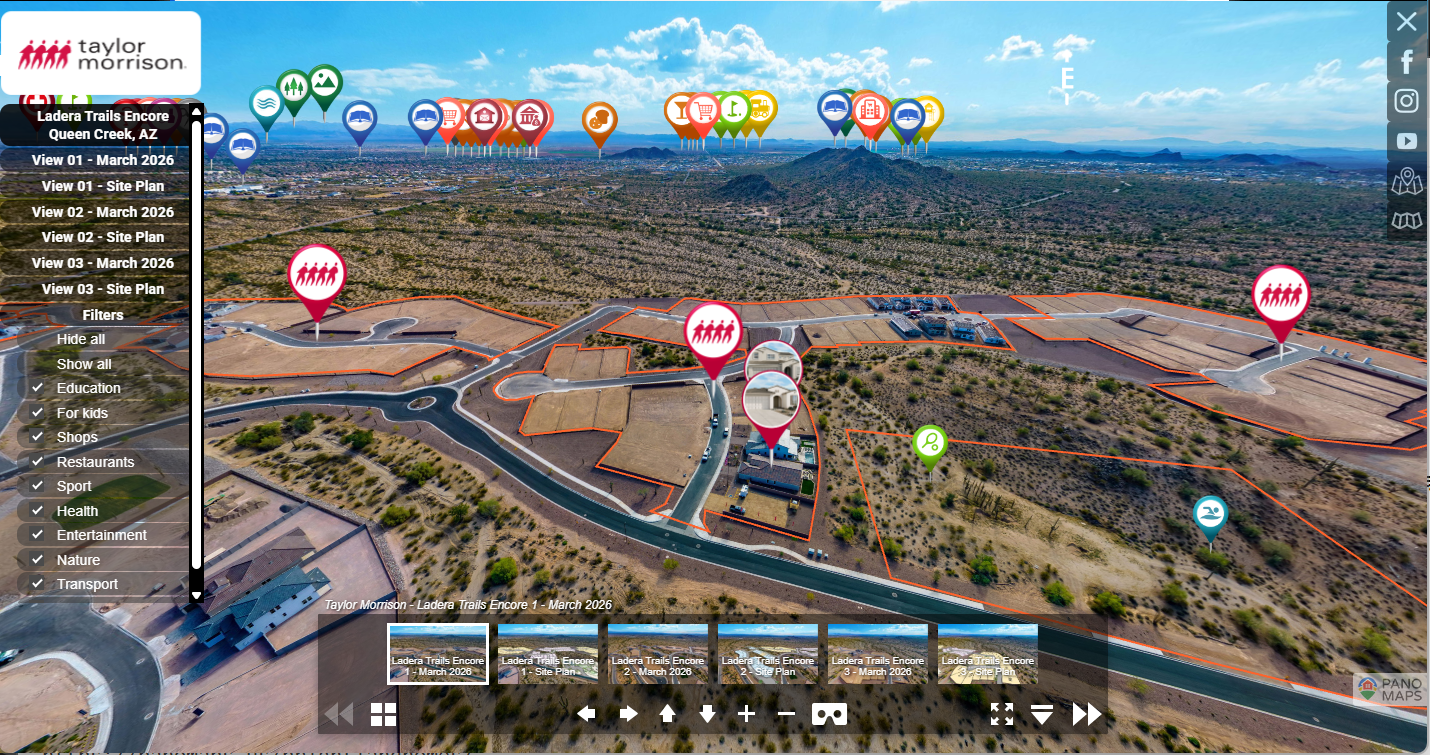1430x755 pixels.
Task: Open the YouTube link icon
Action: click(1407, 141)
